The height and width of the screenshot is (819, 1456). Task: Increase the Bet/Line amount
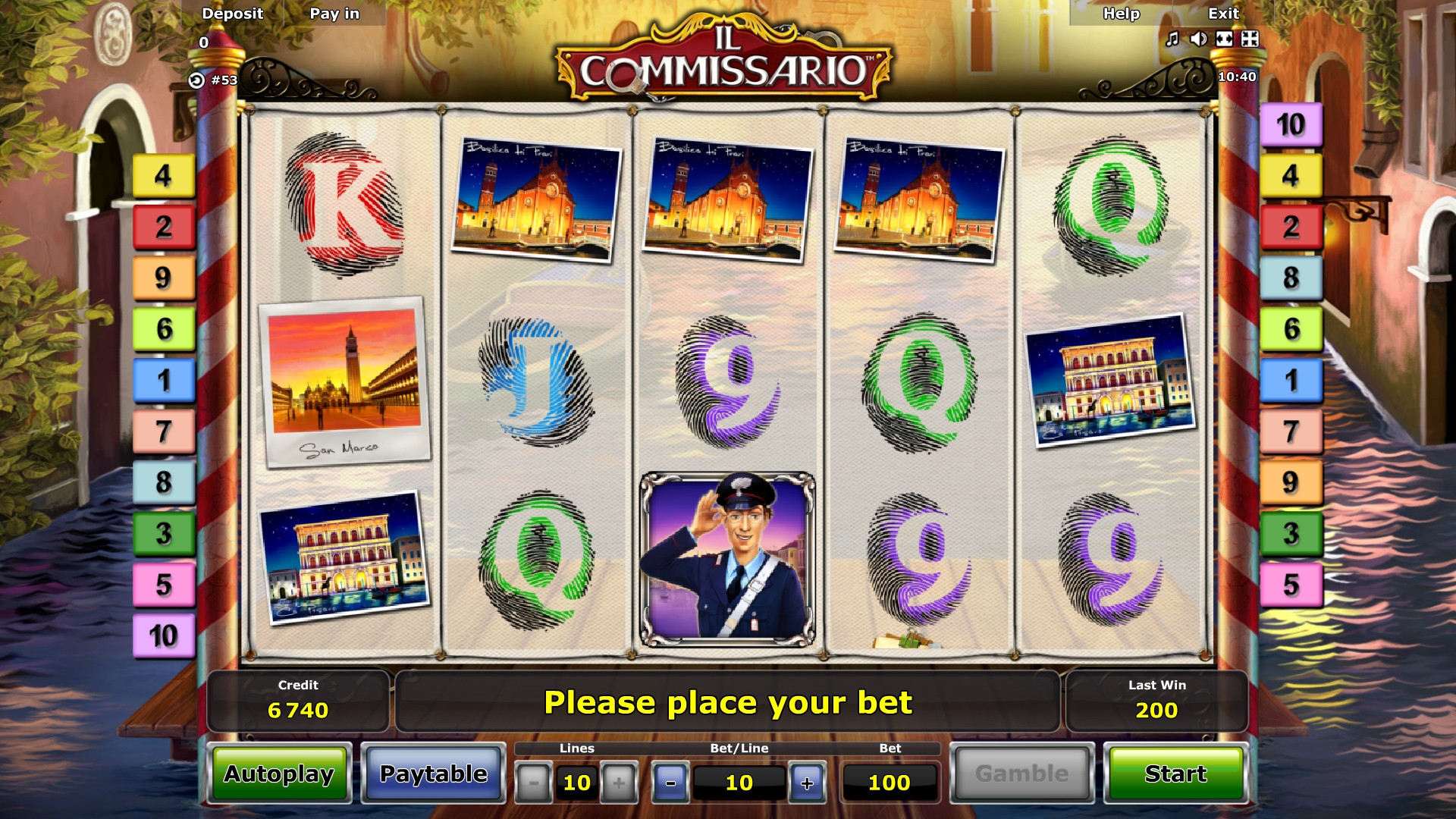pyautogui.click(x=807, y=783)
